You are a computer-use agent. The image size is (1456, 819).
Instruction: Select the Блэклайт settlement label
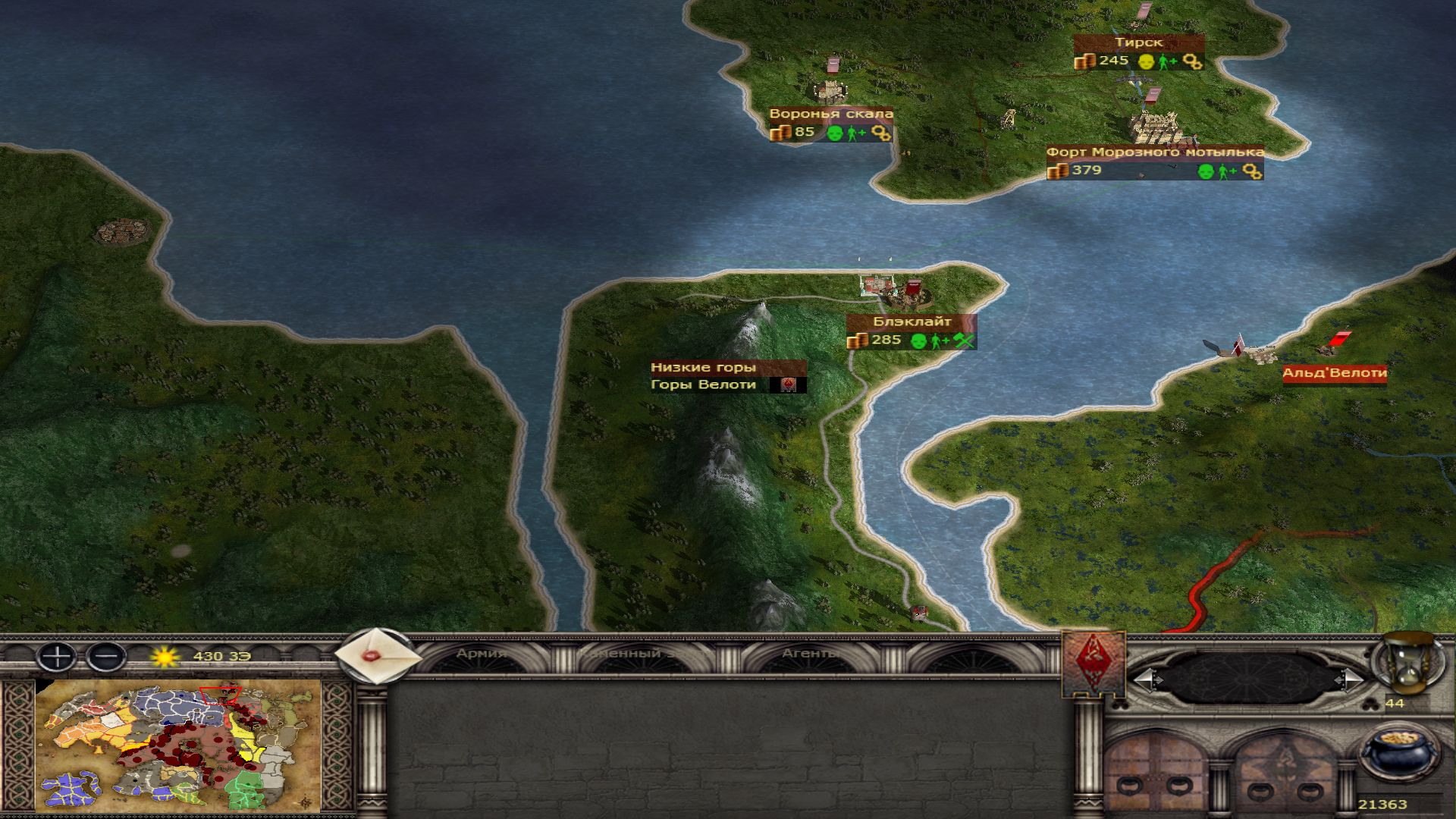coord(912,322)
